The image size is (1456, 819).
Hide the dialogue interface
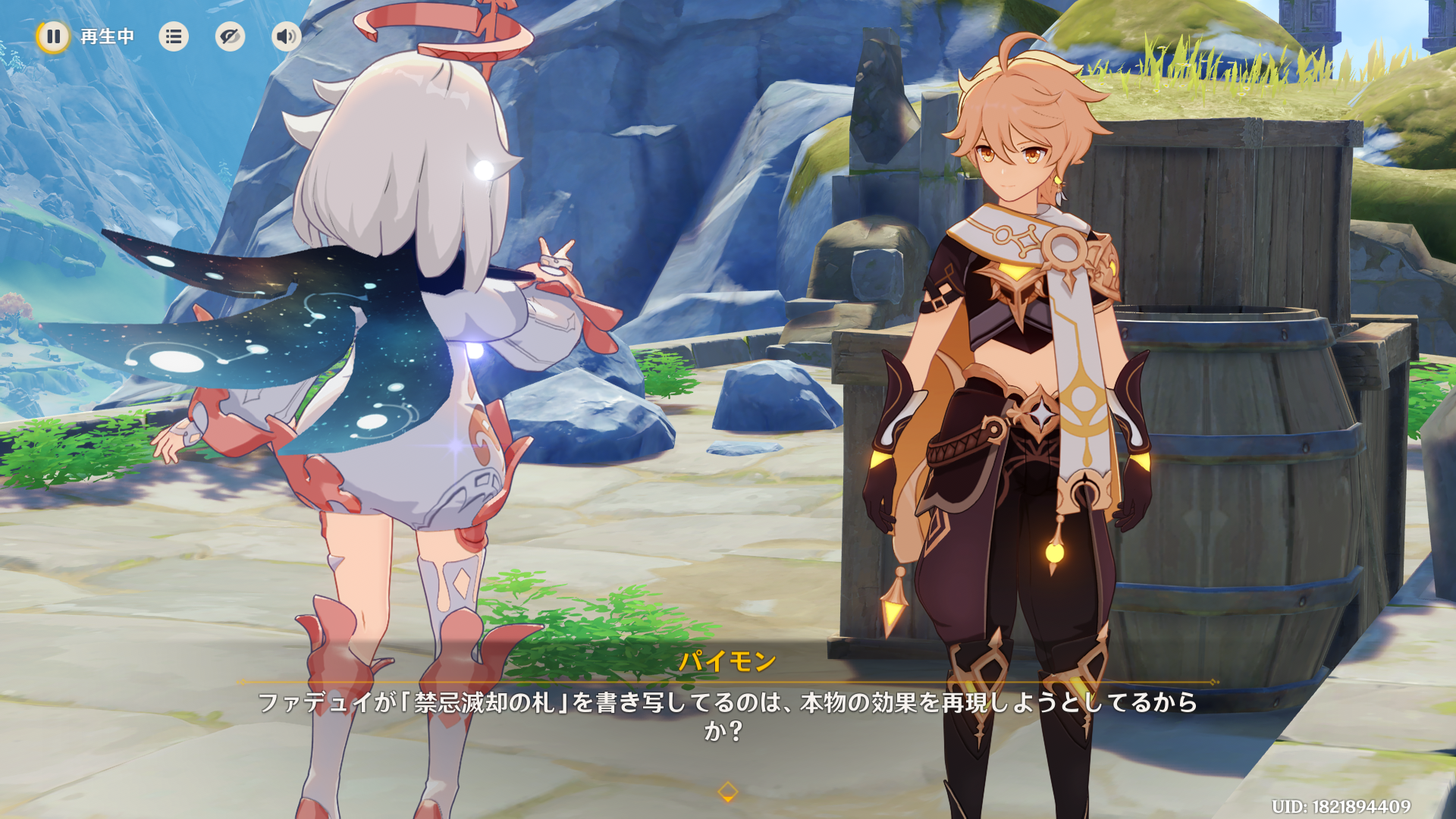pos(230,36)
